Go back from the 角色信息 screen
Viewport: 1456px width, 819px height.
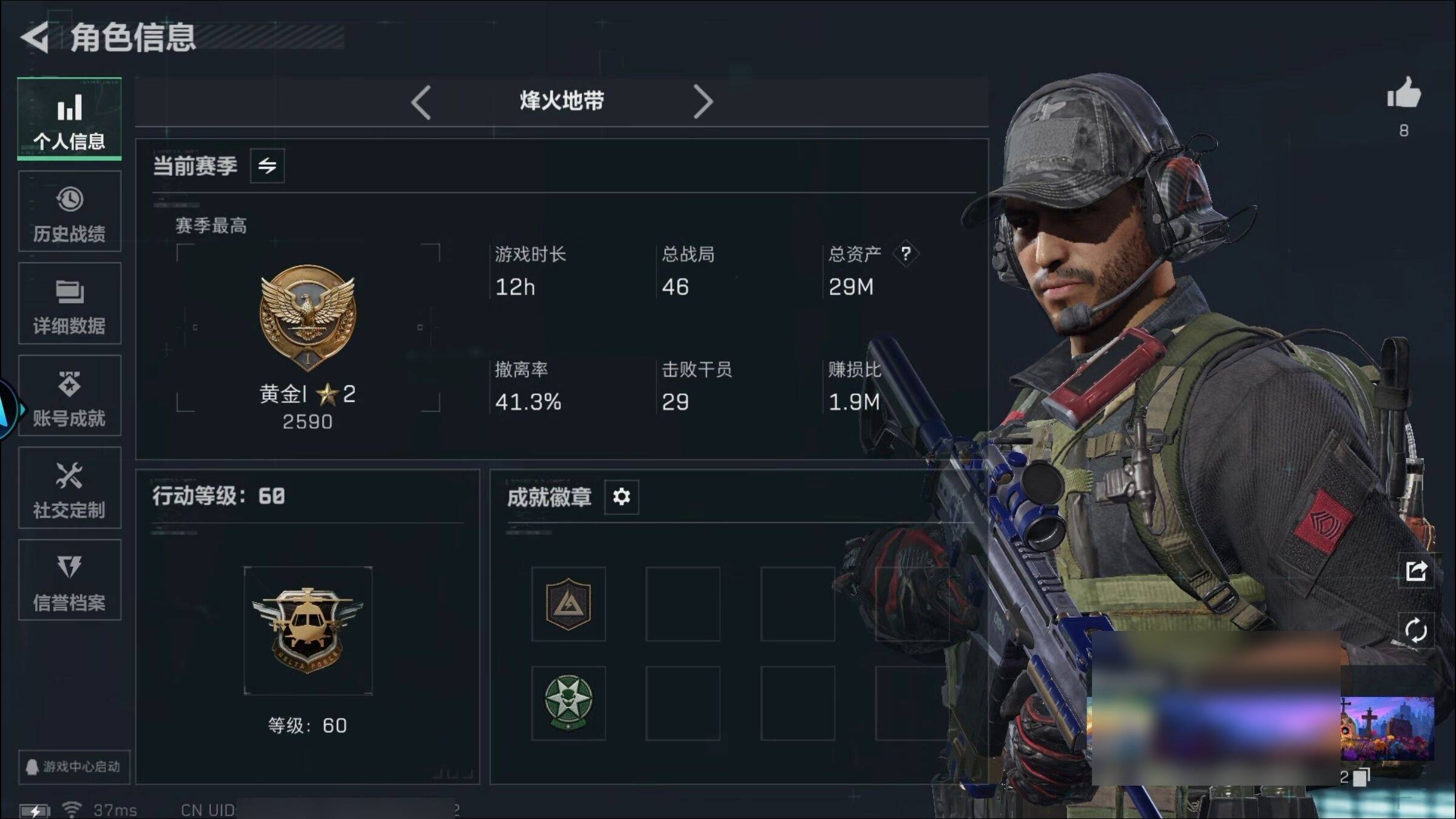pyautogui.click(x=35, y=38)
